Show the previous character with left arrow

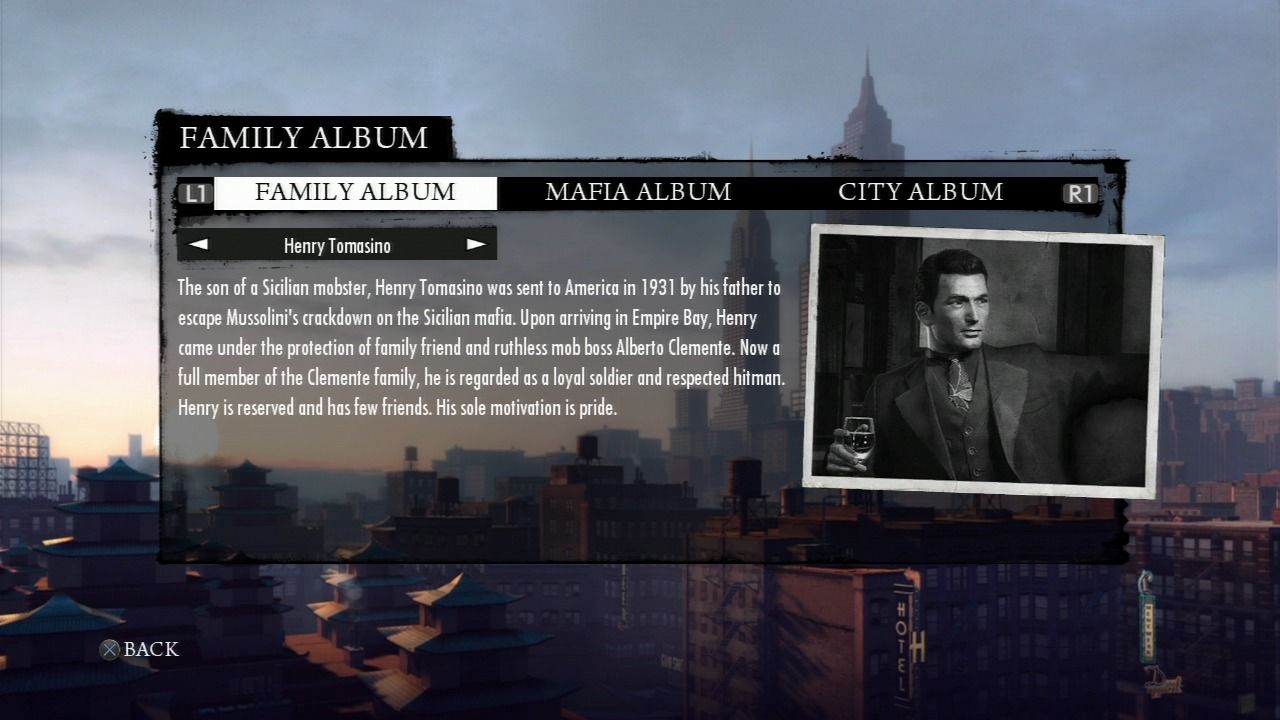coord(199,244)
